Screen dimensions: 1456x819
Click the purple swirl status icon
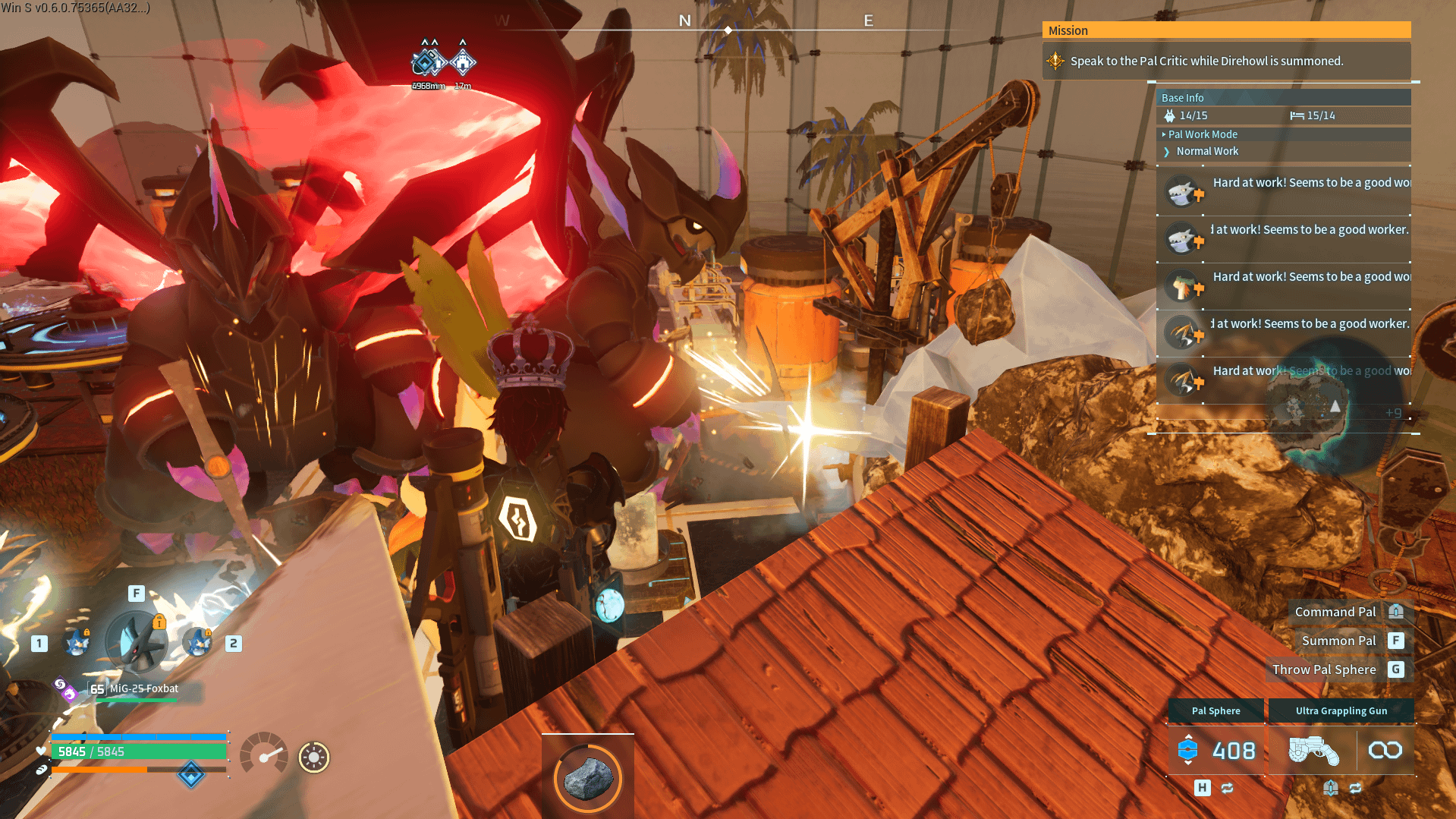pyautogui.click(x=64, y=688)
